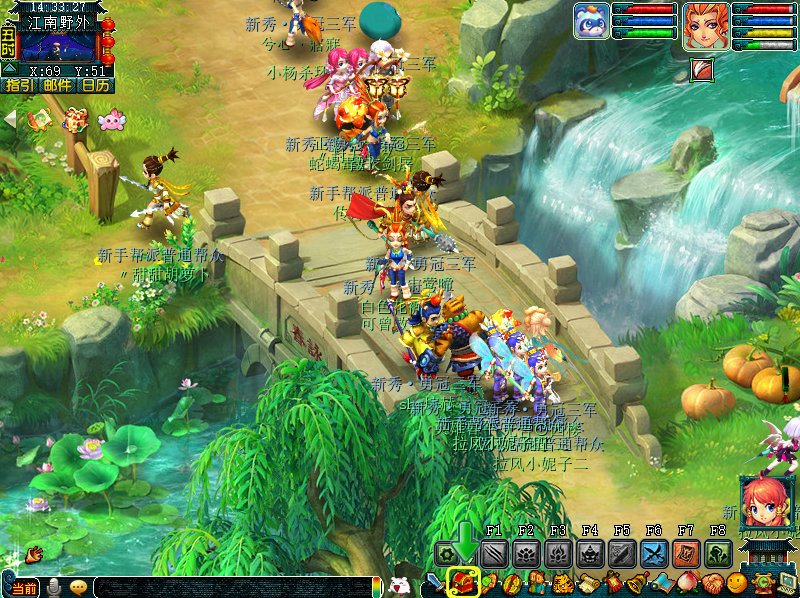Open the gift box reward icon
This screenshot has width=800, height=598.
pos(75,121)
